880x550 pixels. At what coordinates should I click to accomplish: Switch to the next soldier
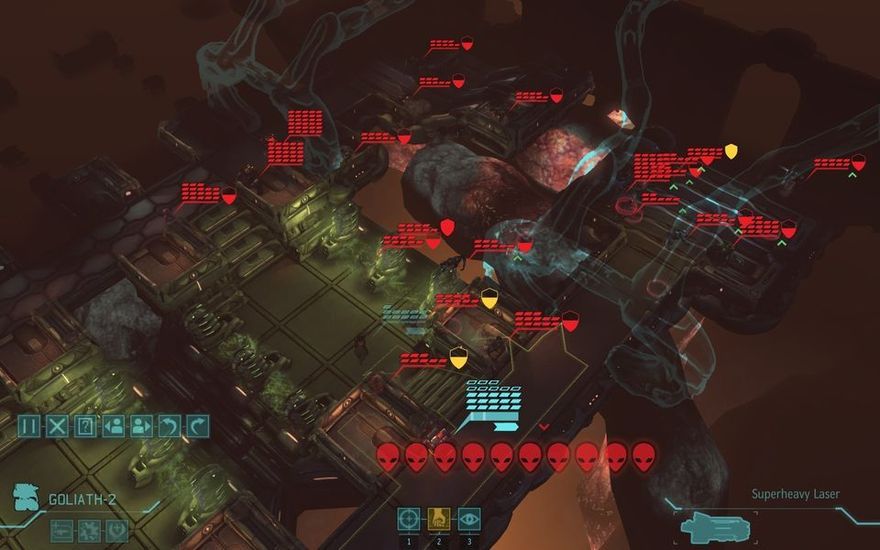tap(142, 426)
